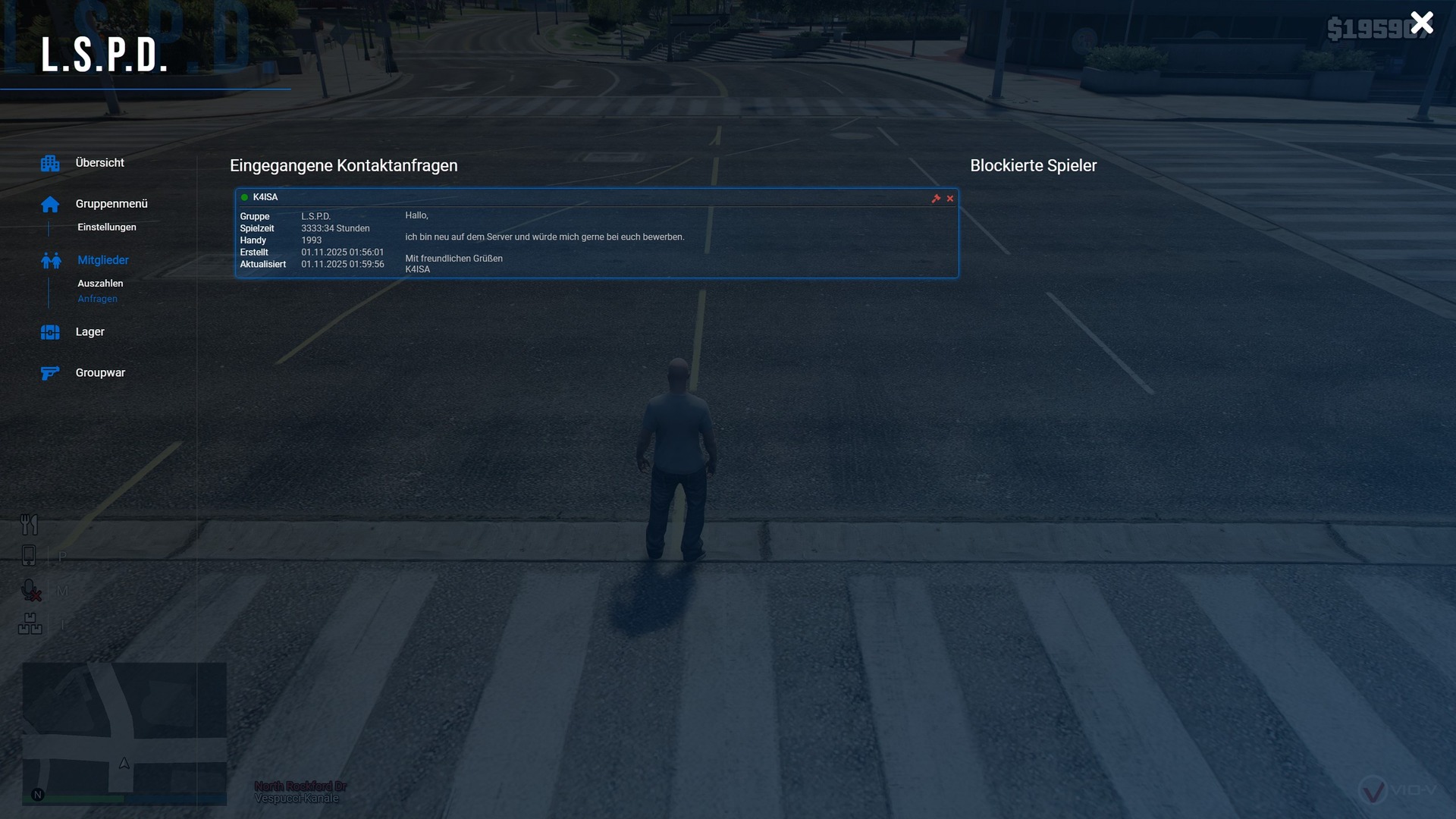Open the Übersicht overview page
The image size is (1456, 819).
pyautogui.click(x=99, y=163)
